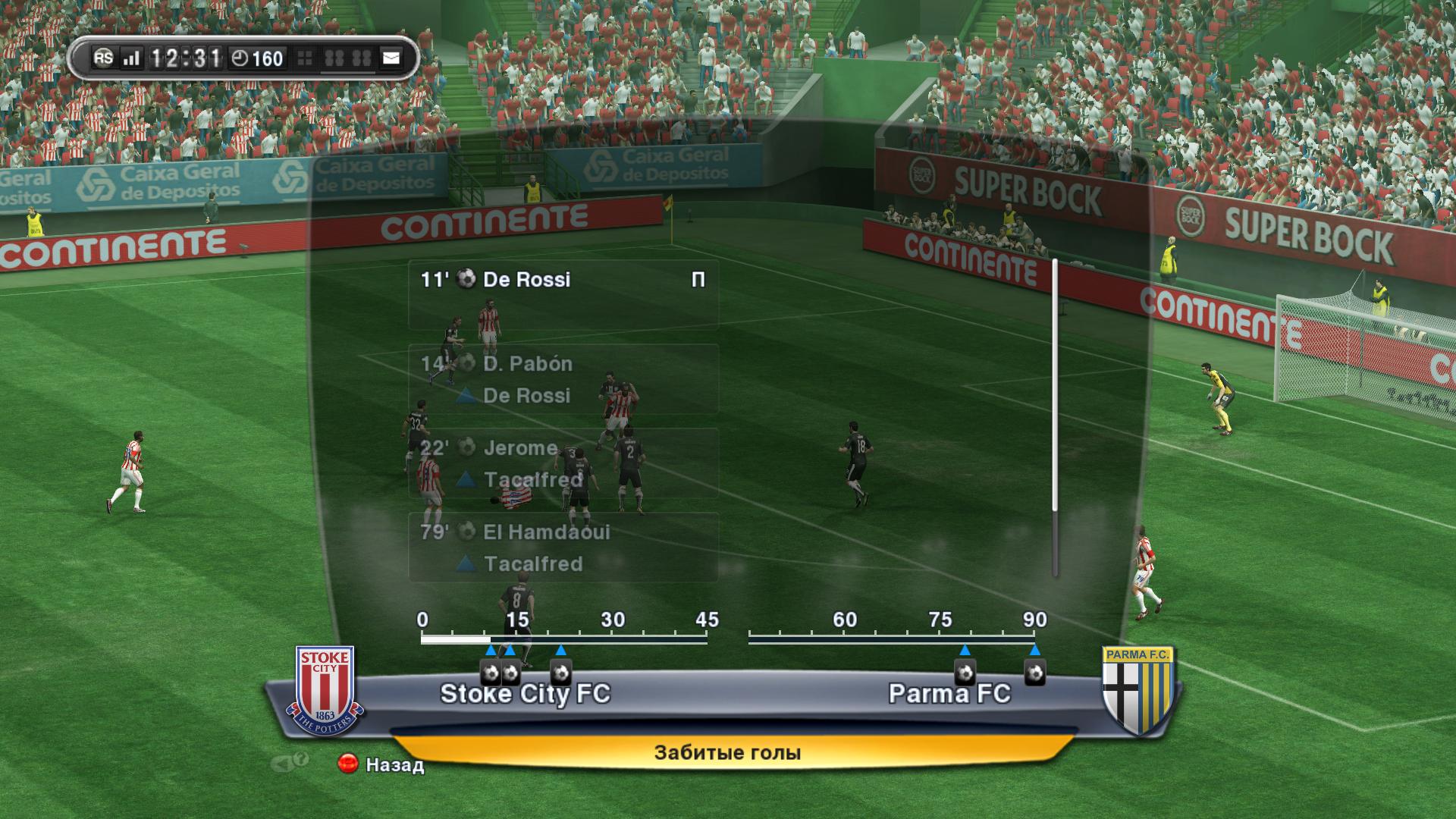Open the envelope message icon in the overlay
This screenshot has height=819, width=1456.
point(391,58)
